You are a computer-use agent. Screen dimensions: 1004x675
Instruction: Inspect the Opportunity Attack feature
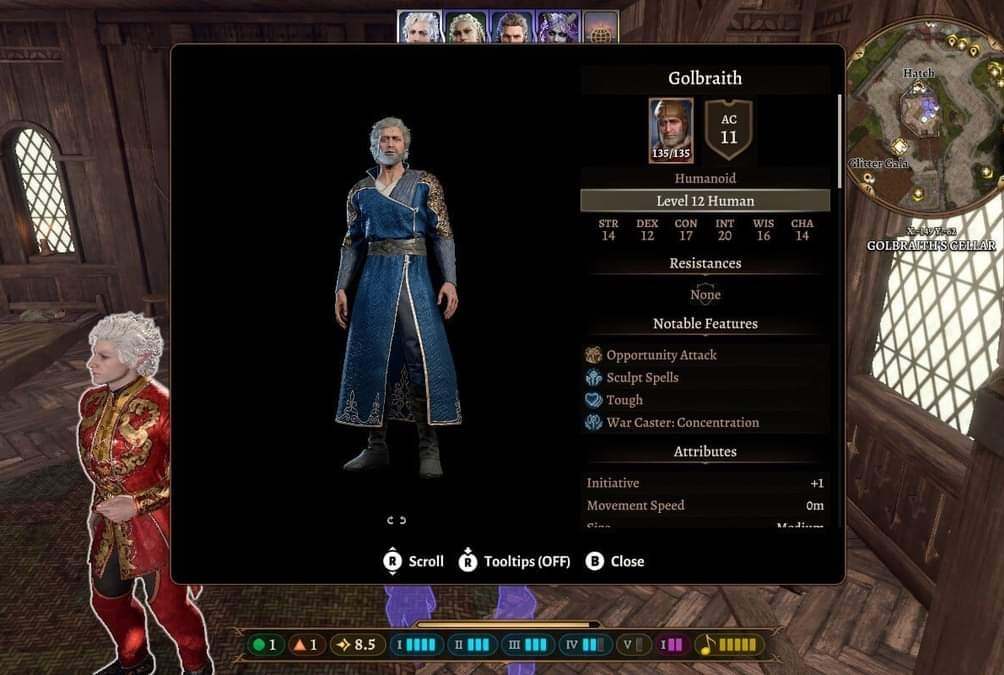tap(661, 355)
